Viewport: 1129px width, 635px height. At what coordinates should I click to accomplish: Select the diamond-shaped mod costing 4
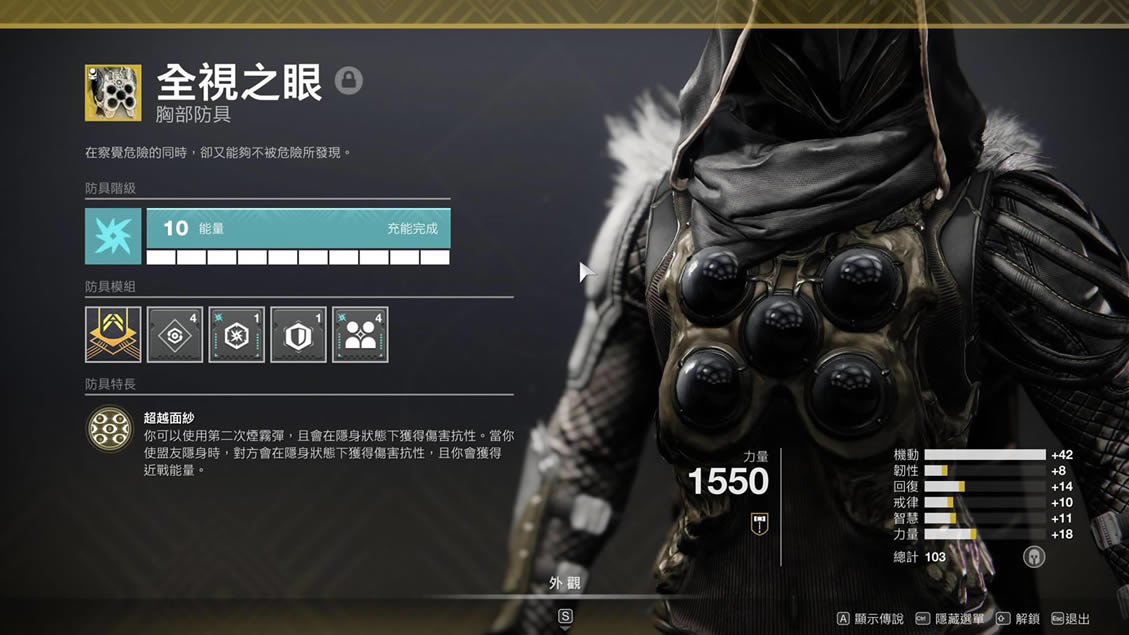(175, 334)
